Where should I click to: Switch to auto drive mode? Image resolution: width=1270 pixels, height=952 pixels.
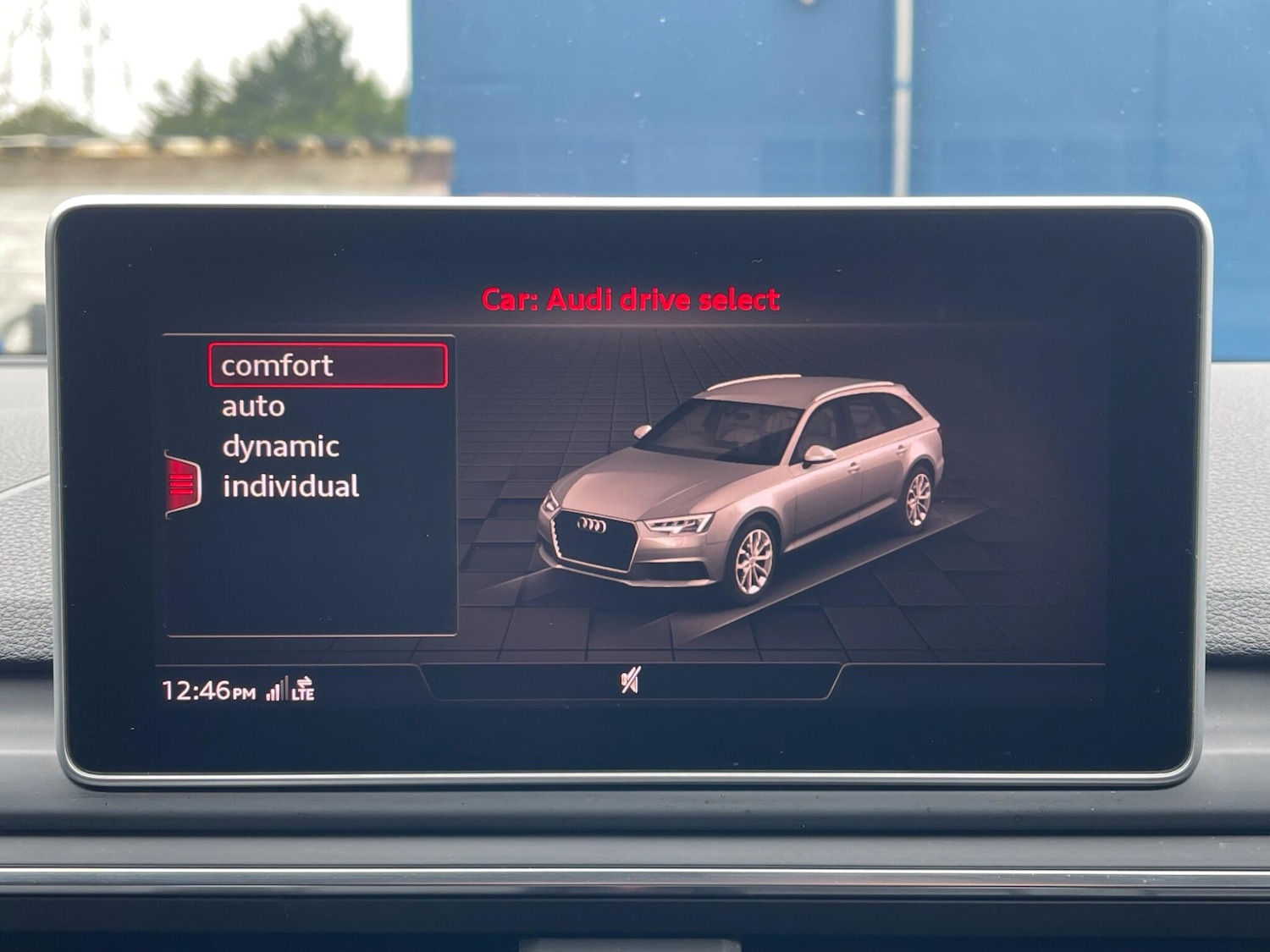tap(252, 405)
